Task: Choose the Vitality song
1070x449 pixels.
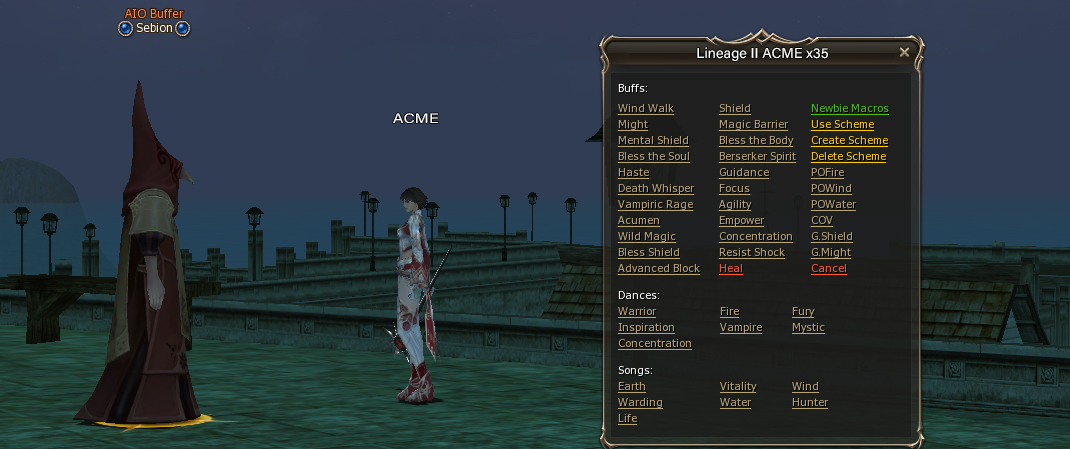Action: [x=737, y=386]
